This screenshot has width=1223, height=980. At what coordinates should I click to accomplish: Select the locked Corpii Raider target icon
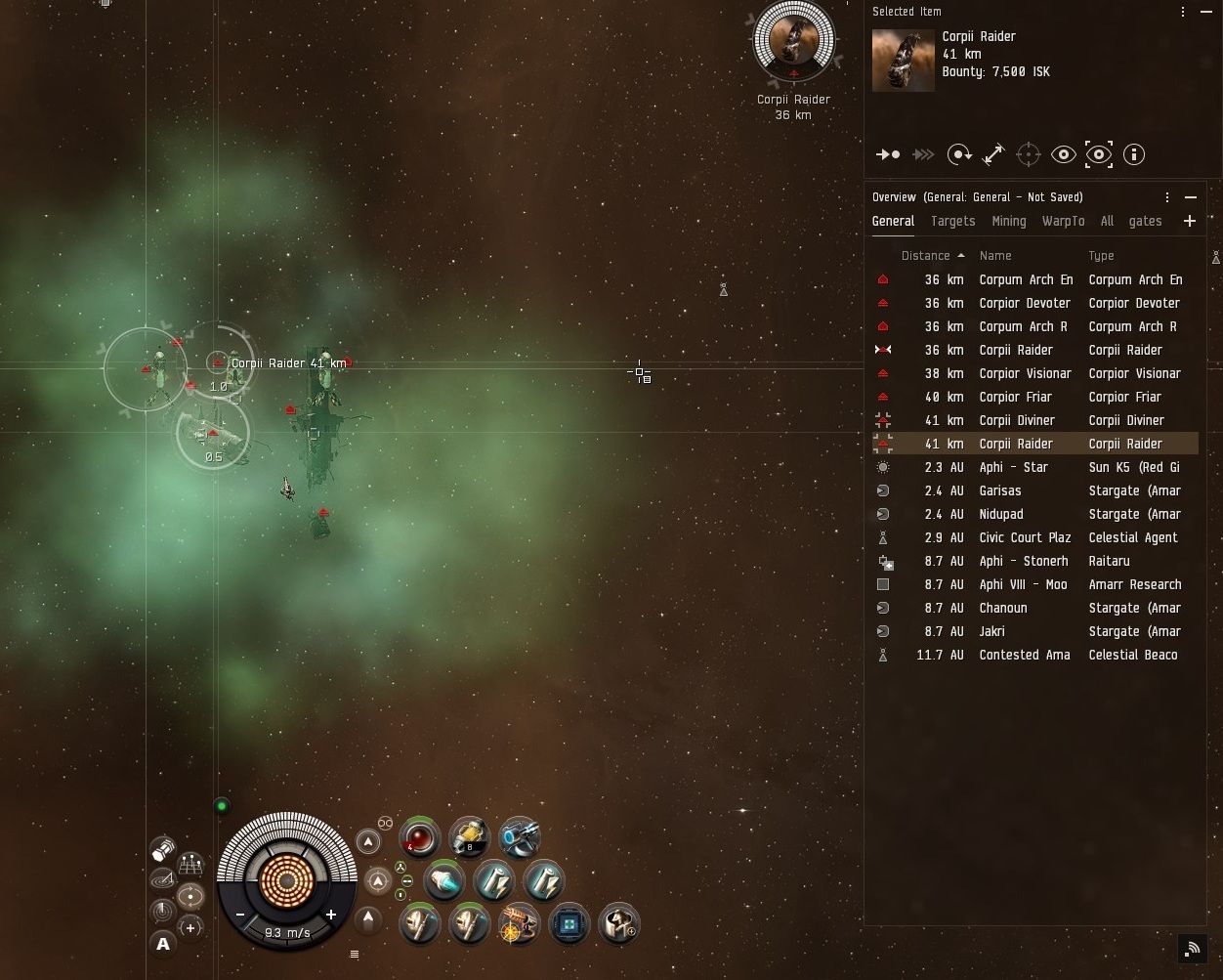pyautogui.click(x=793, y=41)
